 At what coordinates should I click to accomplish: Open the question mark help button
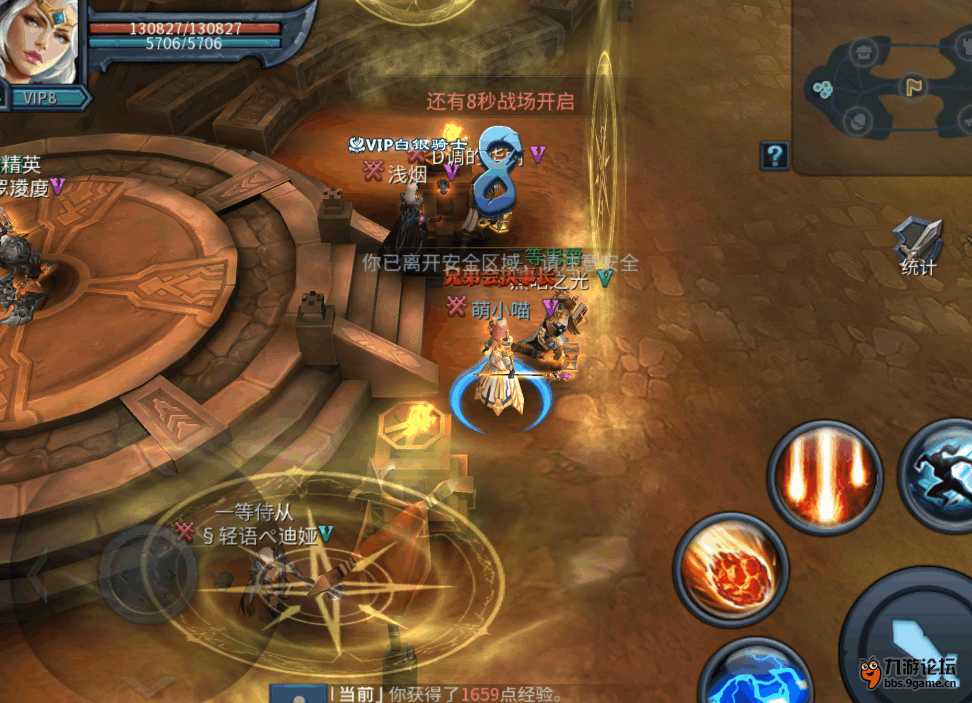774,155
